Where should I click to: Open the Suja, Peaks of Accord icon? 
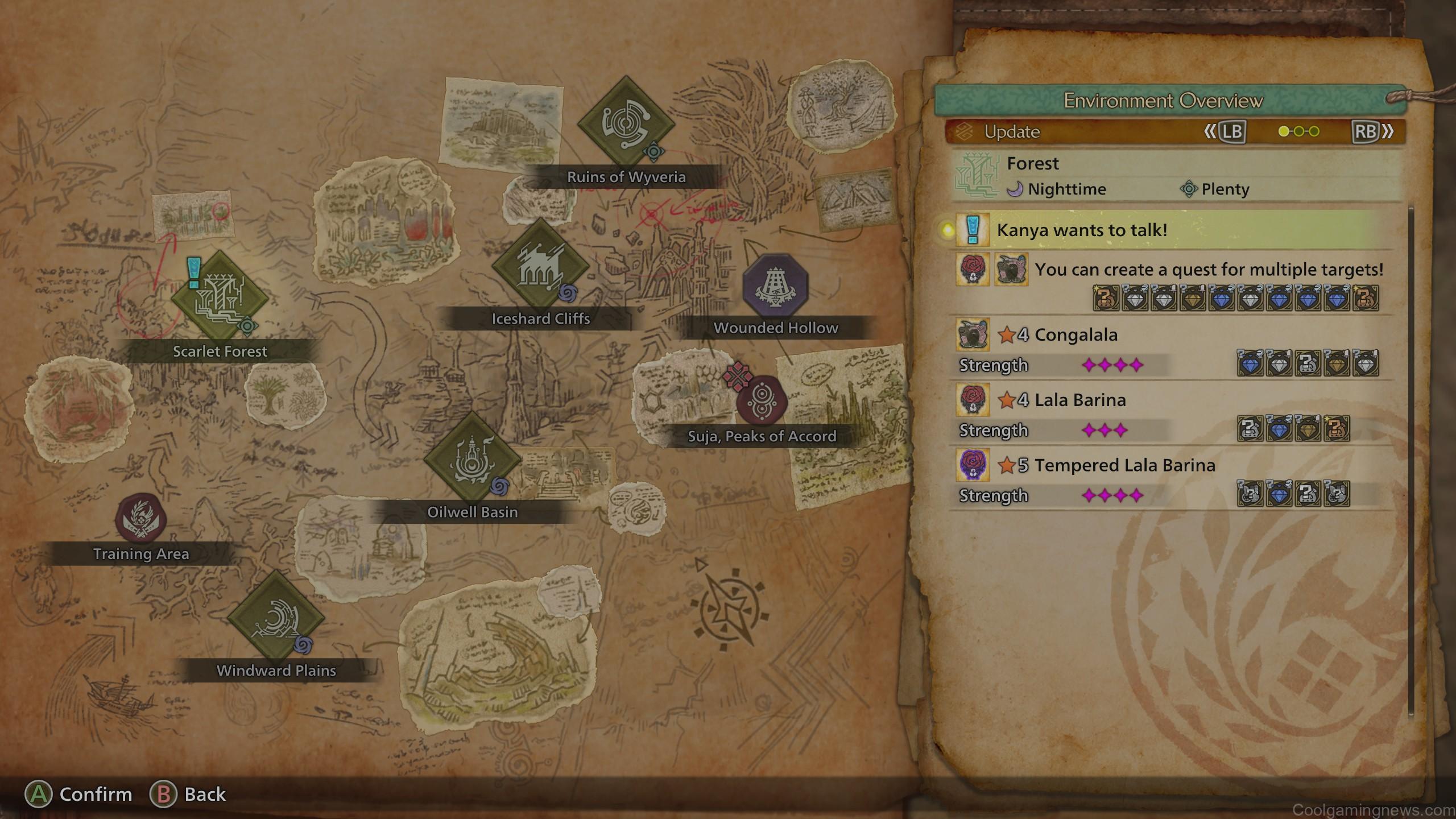[x=760, y=399]
